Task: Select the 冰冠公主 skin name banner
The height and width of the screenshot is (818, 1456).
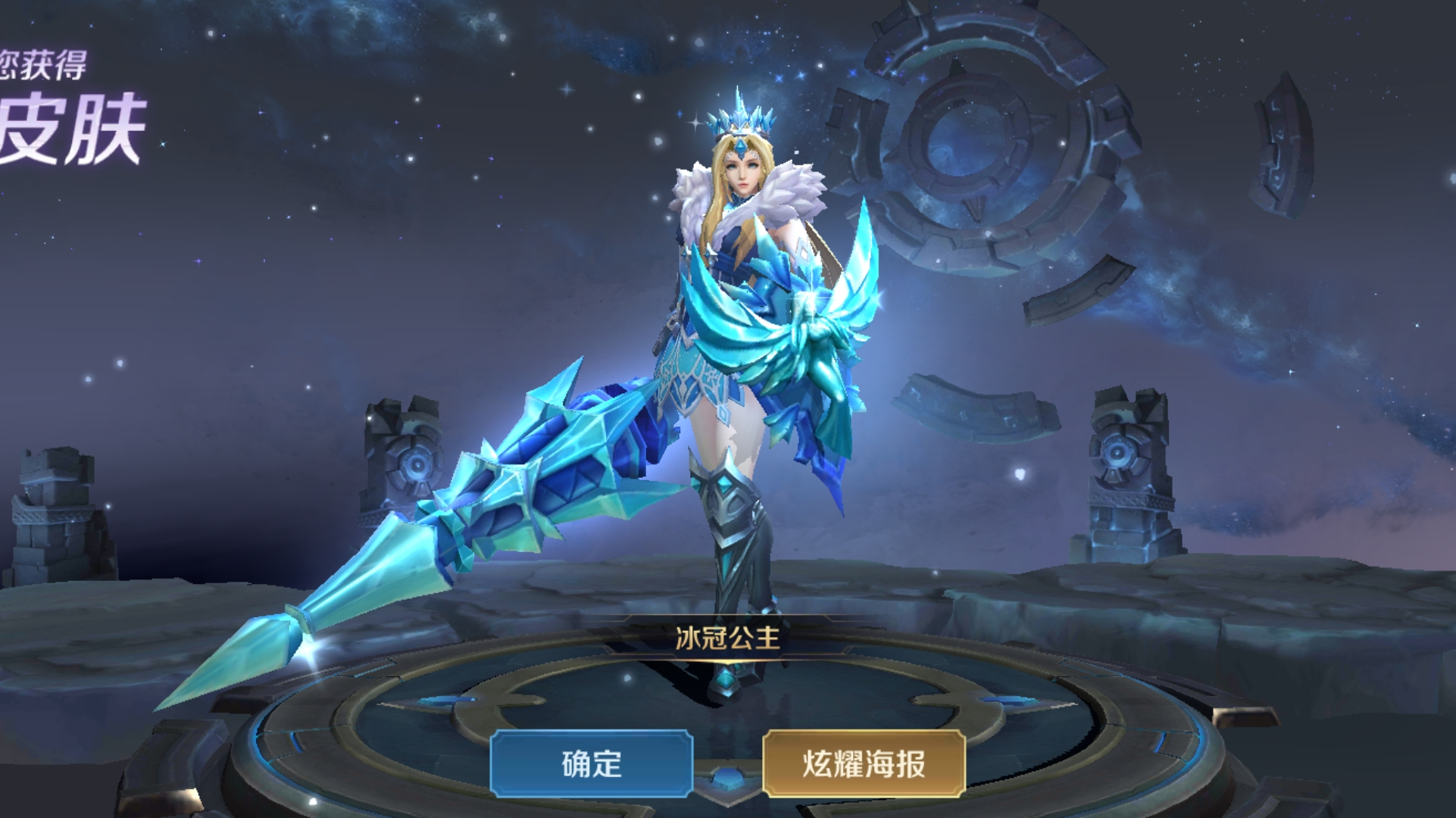Action: pos(728,638)
